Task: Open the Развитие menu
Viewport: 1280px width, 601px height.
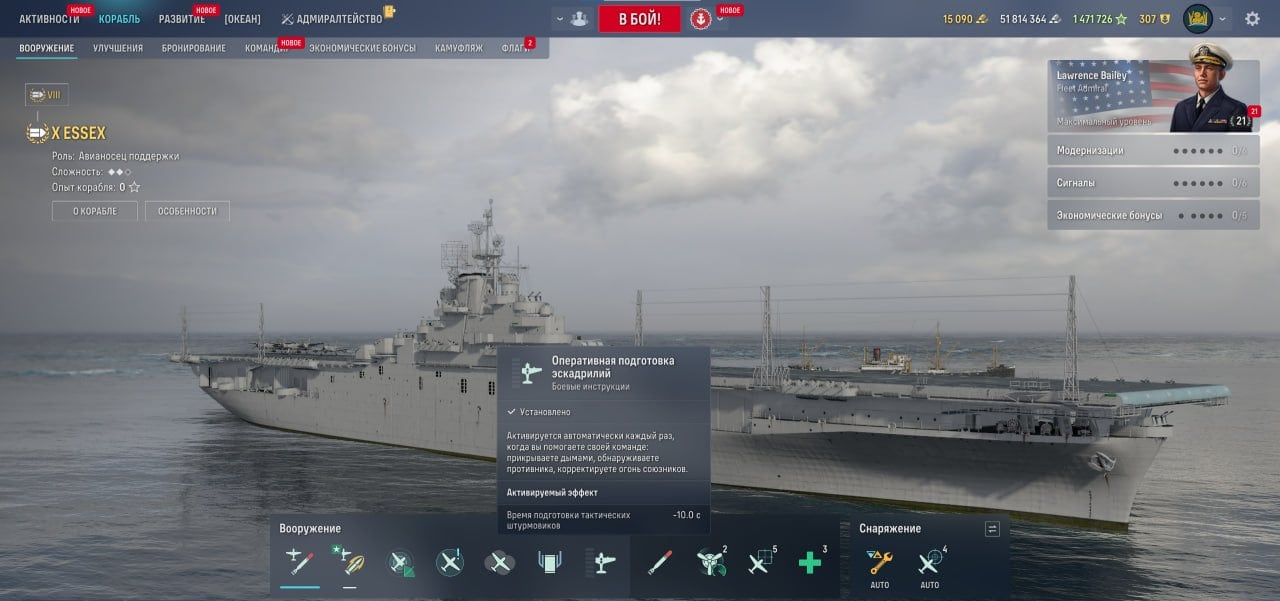Action: point(181,19)
